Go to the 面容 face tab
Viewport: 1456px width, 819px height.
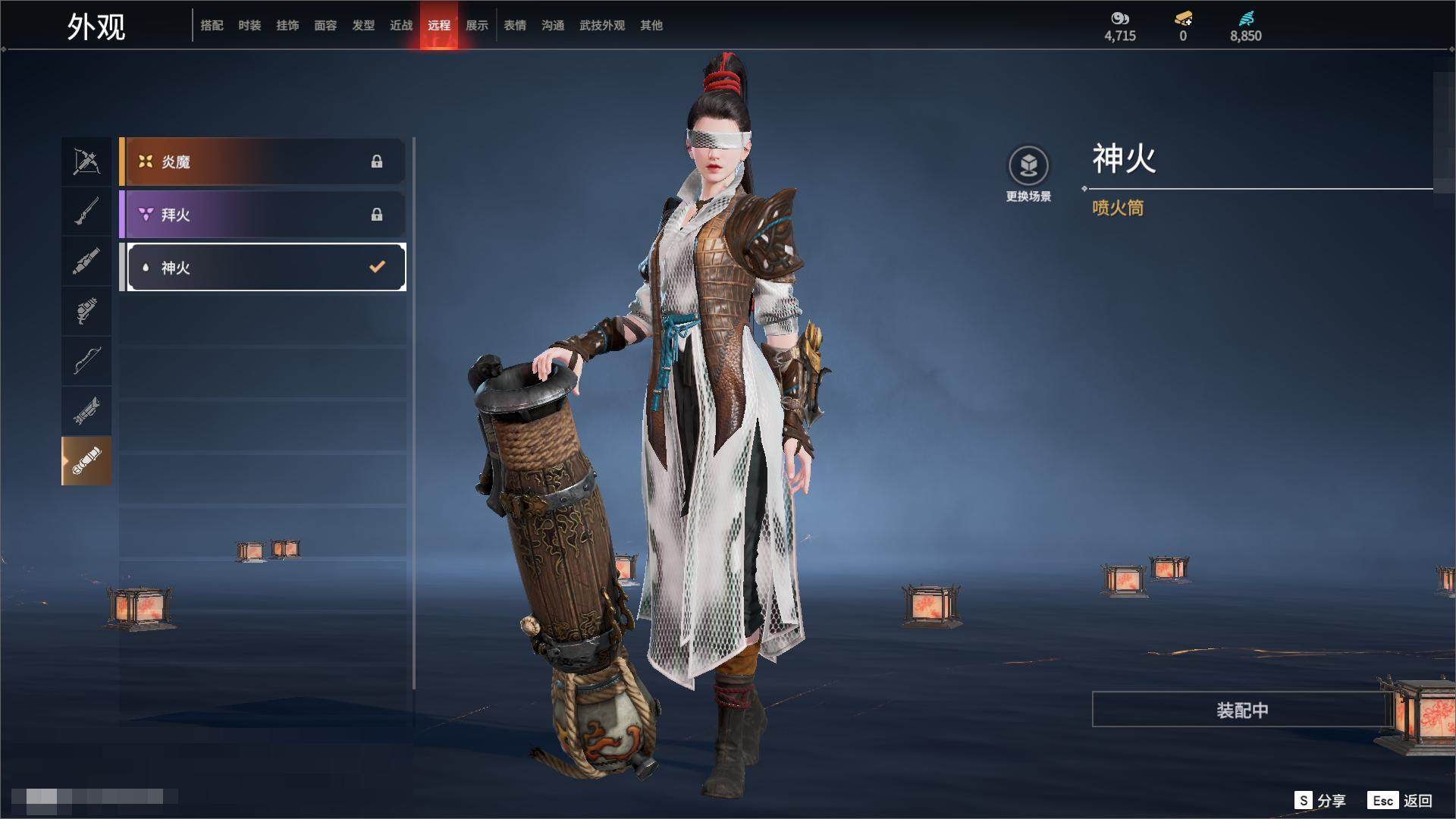(x=325, y=25)
